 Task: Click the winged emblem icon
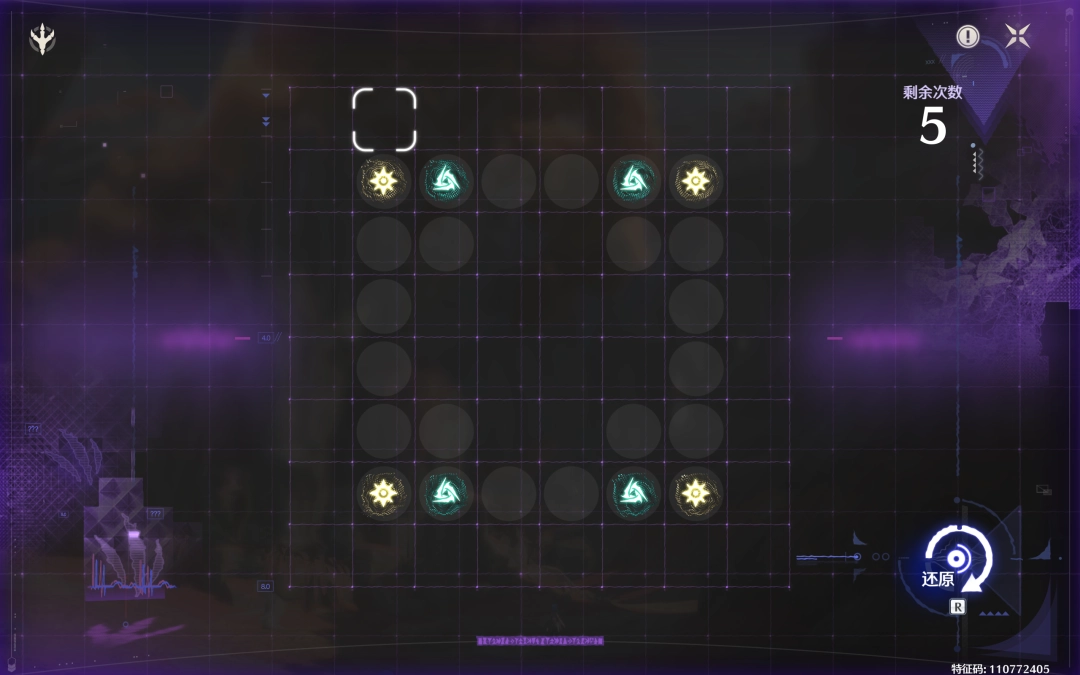[x=43, y=39]
